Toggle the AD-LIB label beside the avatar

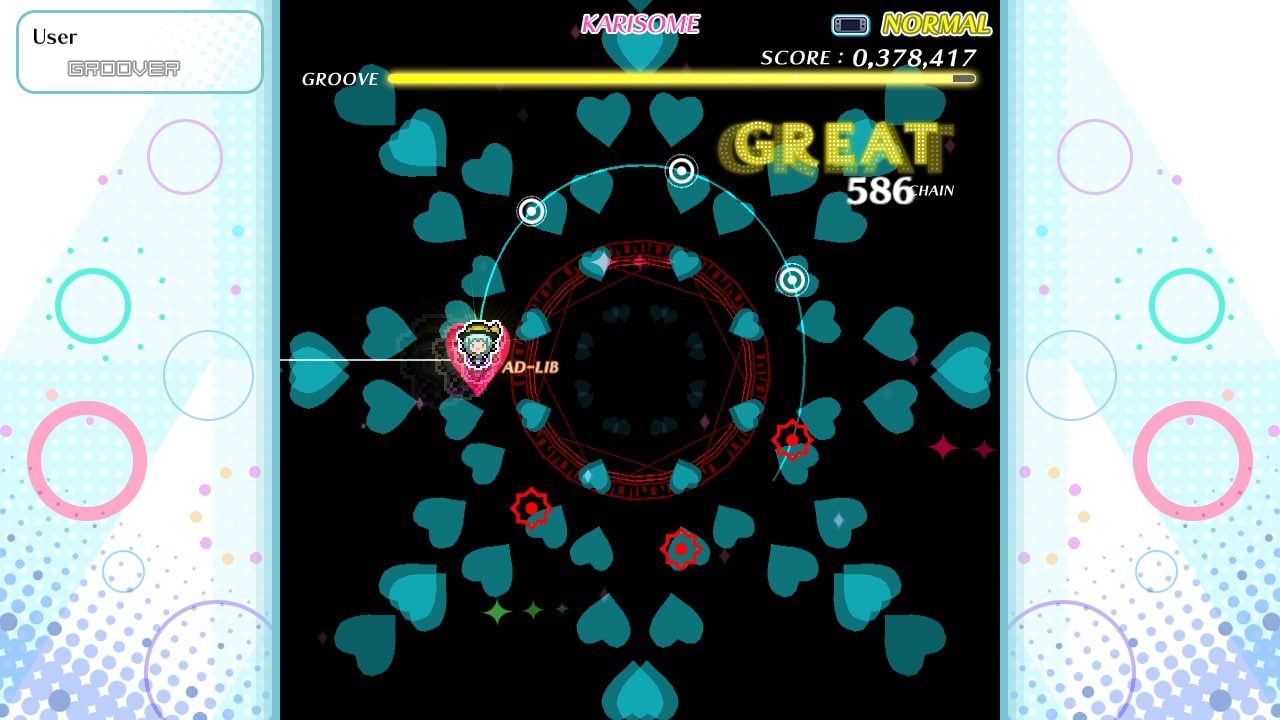click(533, 367)
